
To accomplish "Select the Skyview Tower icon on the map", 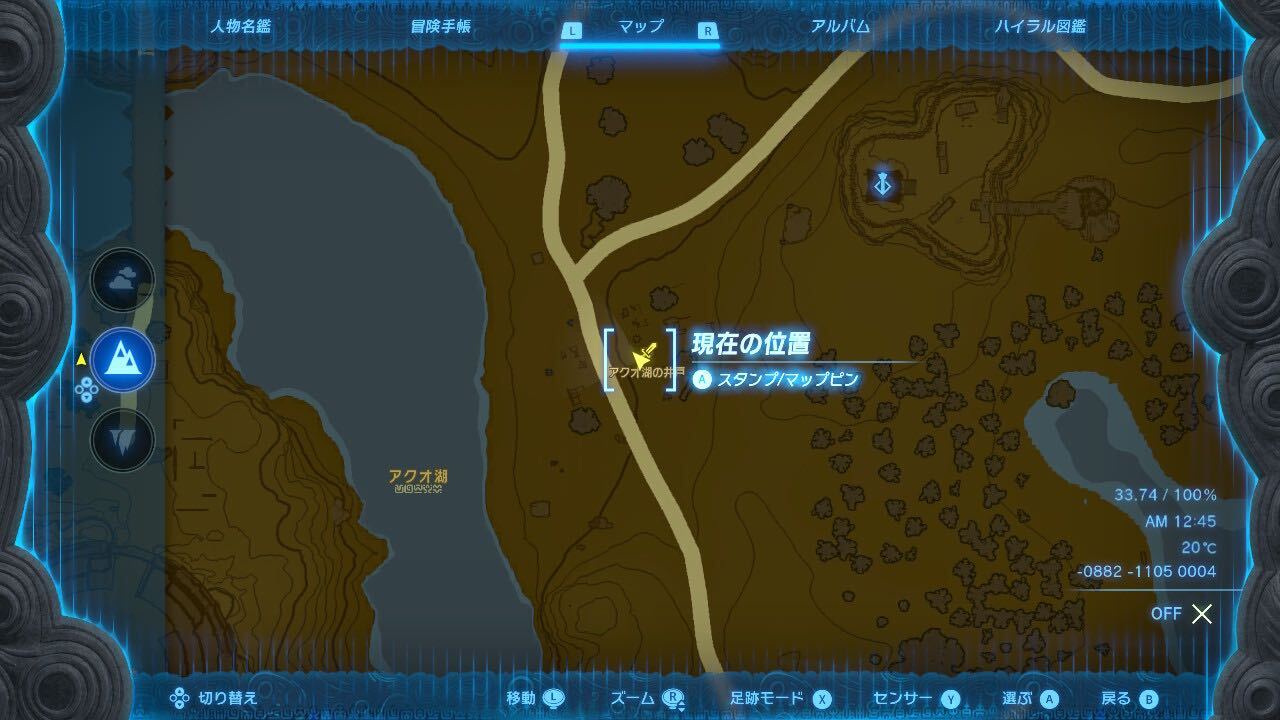I will pyautogui.click(x=881, y=184).
